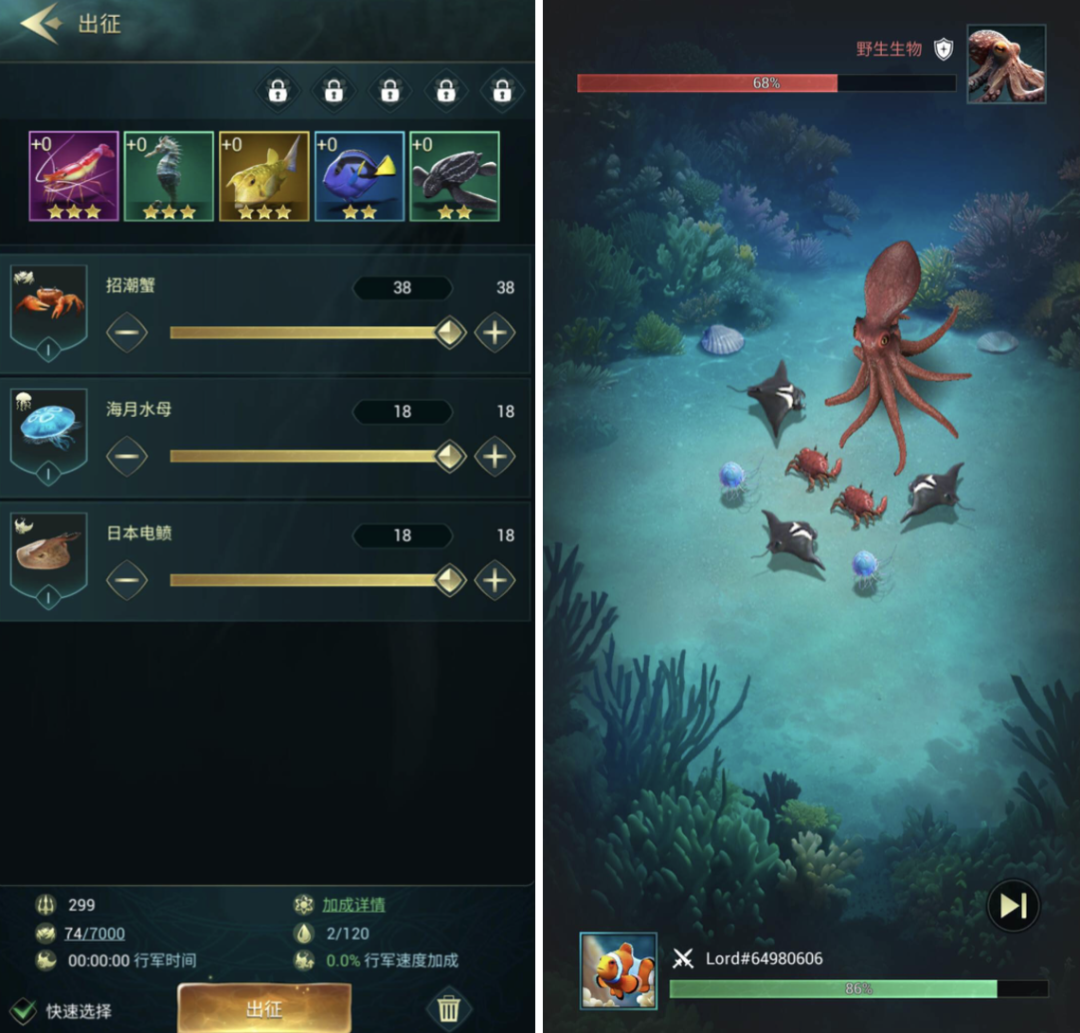Decrease the 海月水母 troop count
Image resolution: width=1080 pixels, height=1033 pixels.
(x=127, y=457)
